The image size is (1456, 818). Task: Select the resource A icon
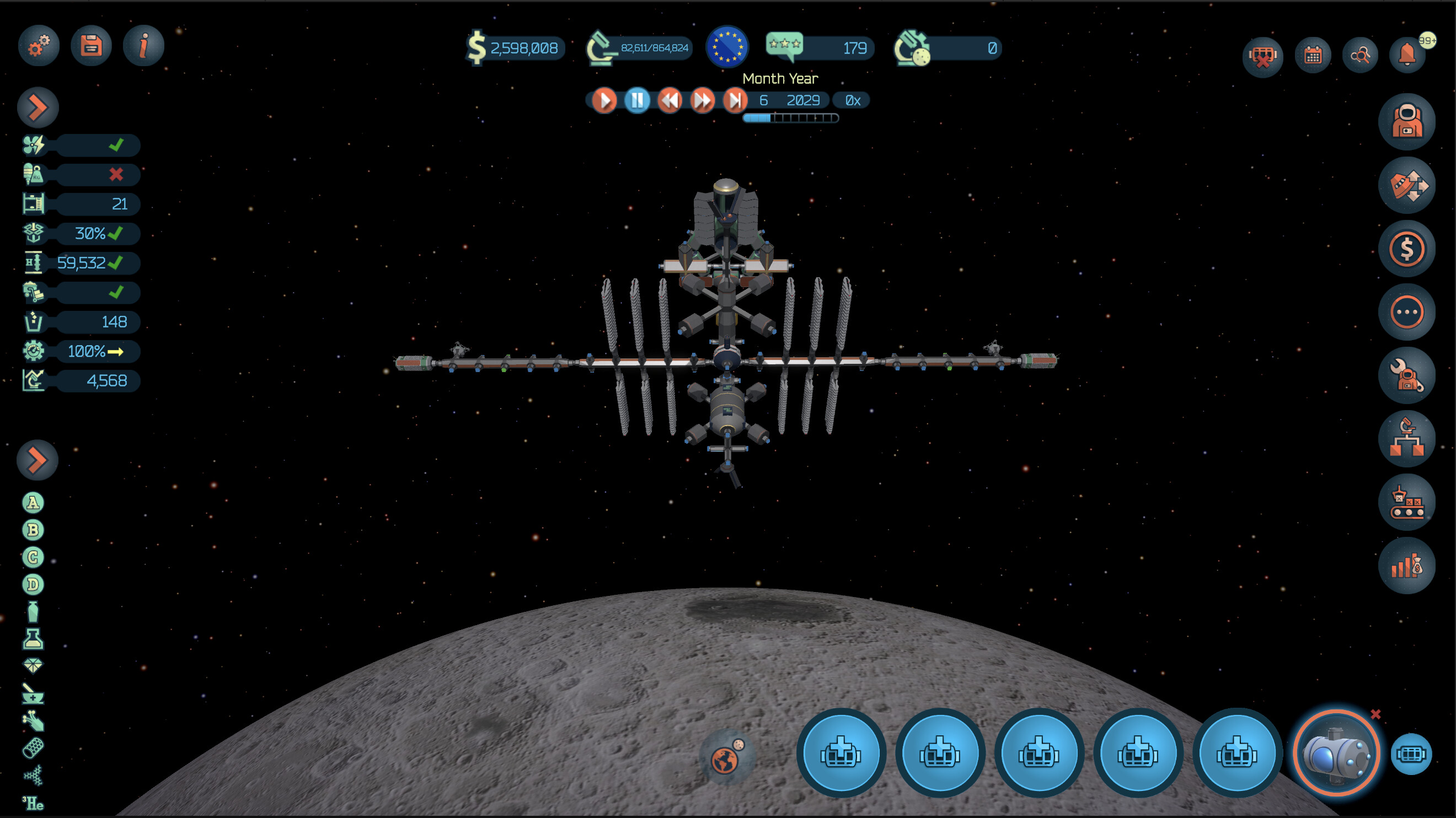pos(33,502)
